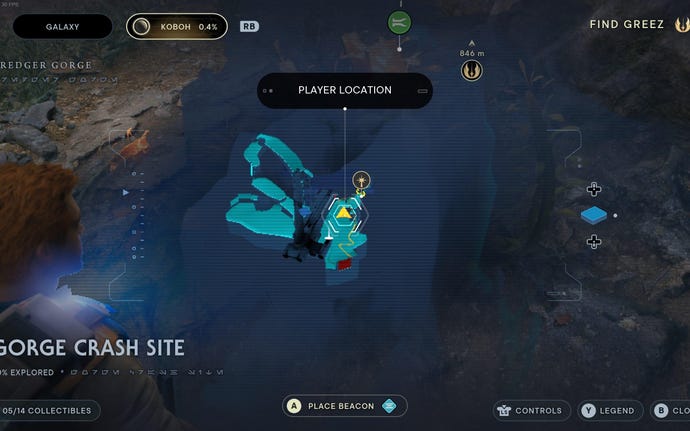Select the blue map layer tile
Viewport: 690px width, 431px height.
pos(594,215)
